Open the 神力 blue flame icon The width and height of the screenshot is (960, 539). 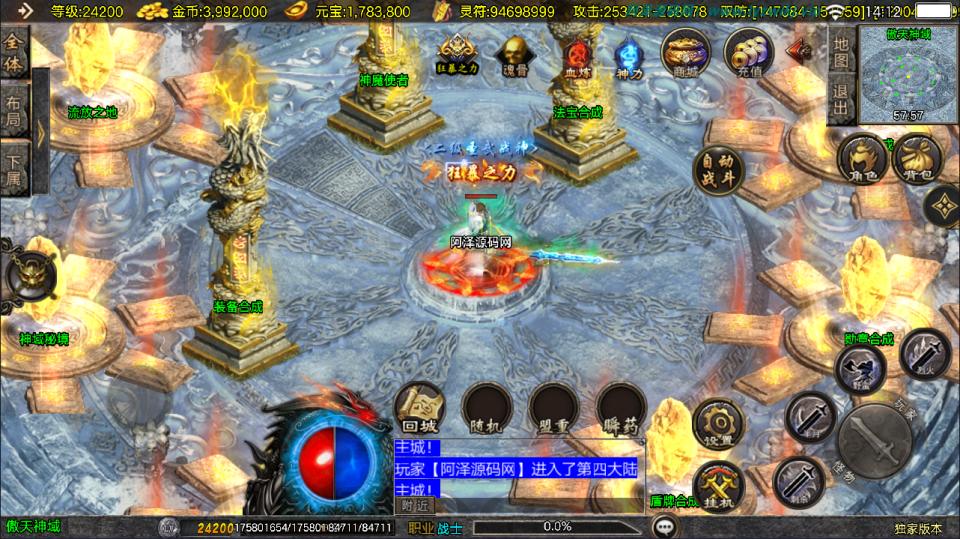point(629,57)
